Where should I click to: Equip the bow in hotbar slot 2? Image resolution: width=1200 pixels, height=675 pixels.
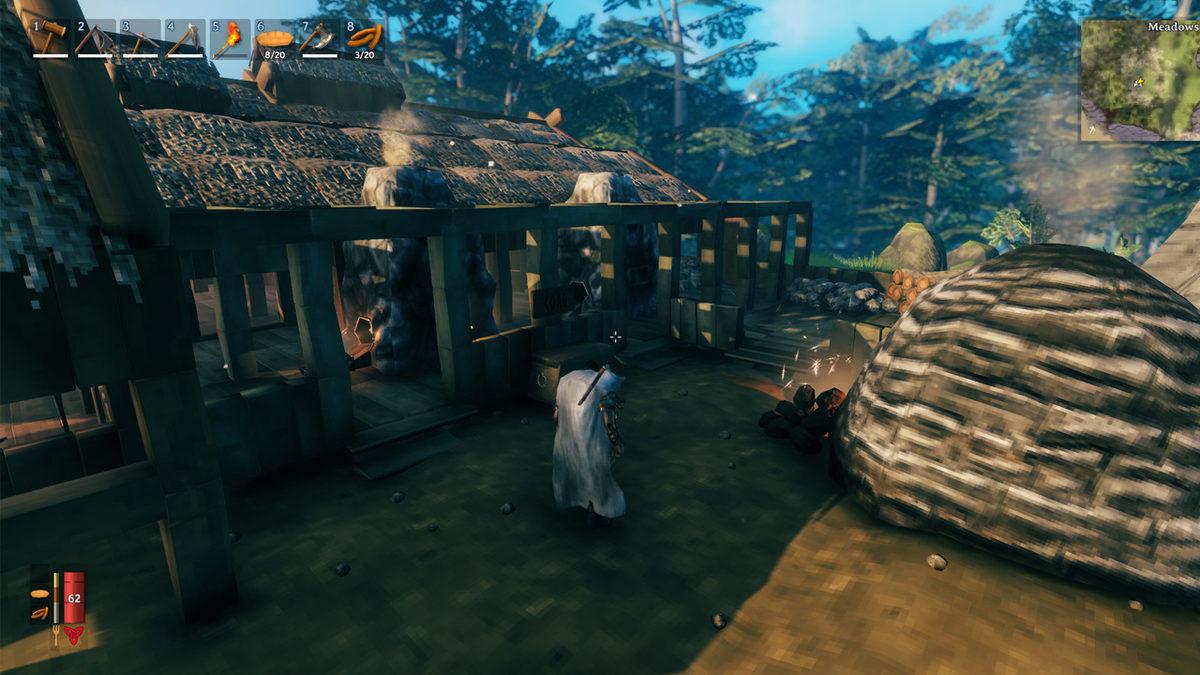click(95, 38)
